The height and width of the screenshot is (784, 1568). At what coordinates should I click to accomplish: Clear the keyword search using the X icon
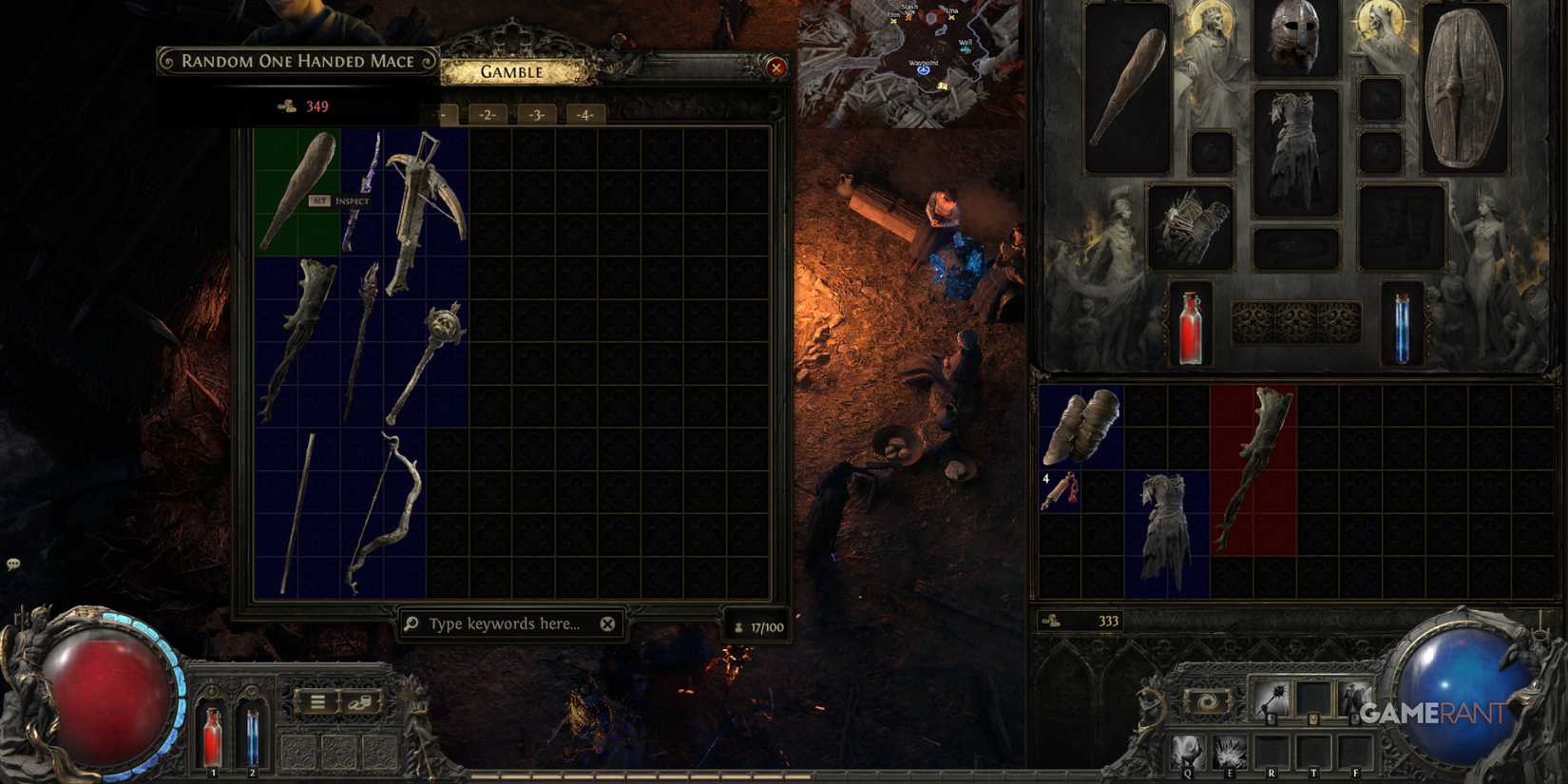[607, 624]
